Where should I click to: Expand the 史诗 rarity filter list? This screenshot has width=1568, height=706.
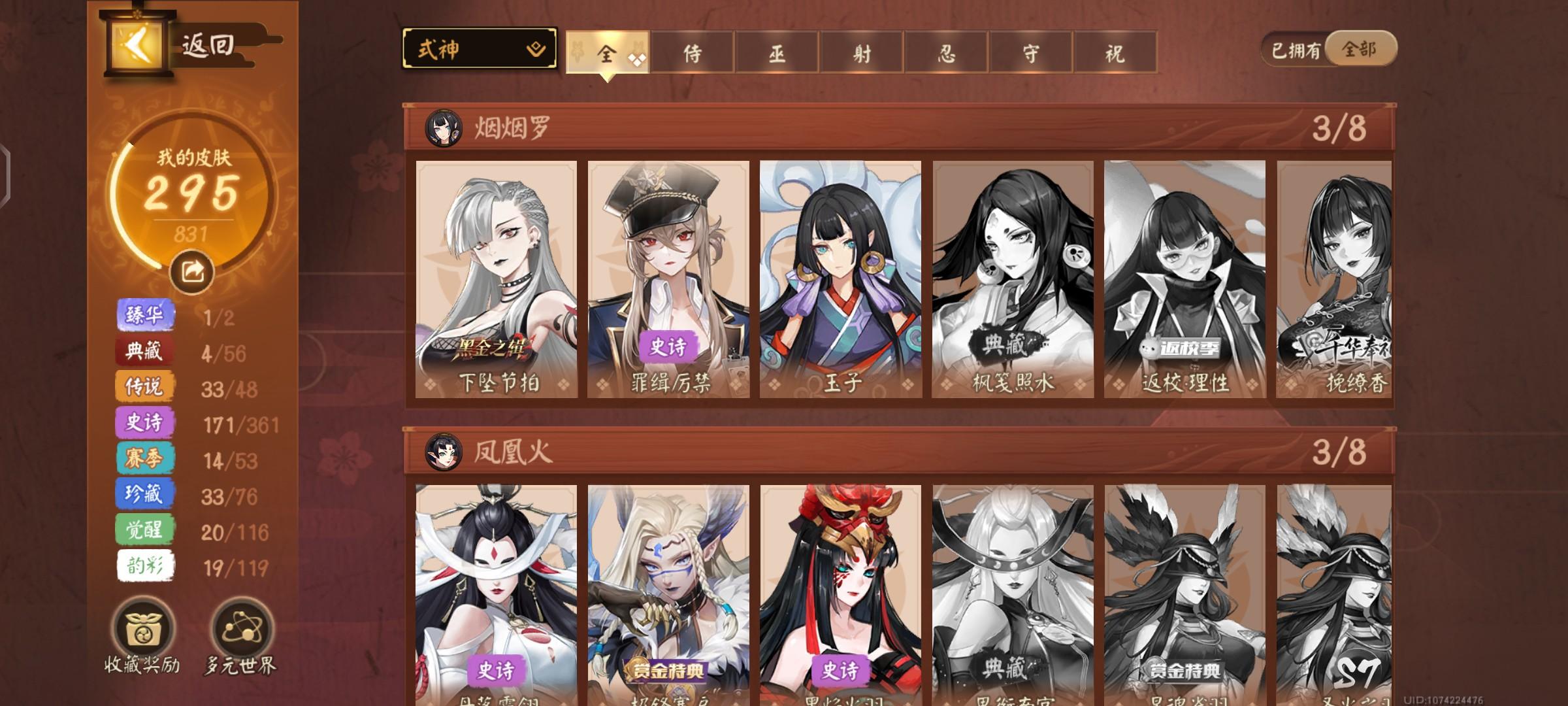click(145, 423)
